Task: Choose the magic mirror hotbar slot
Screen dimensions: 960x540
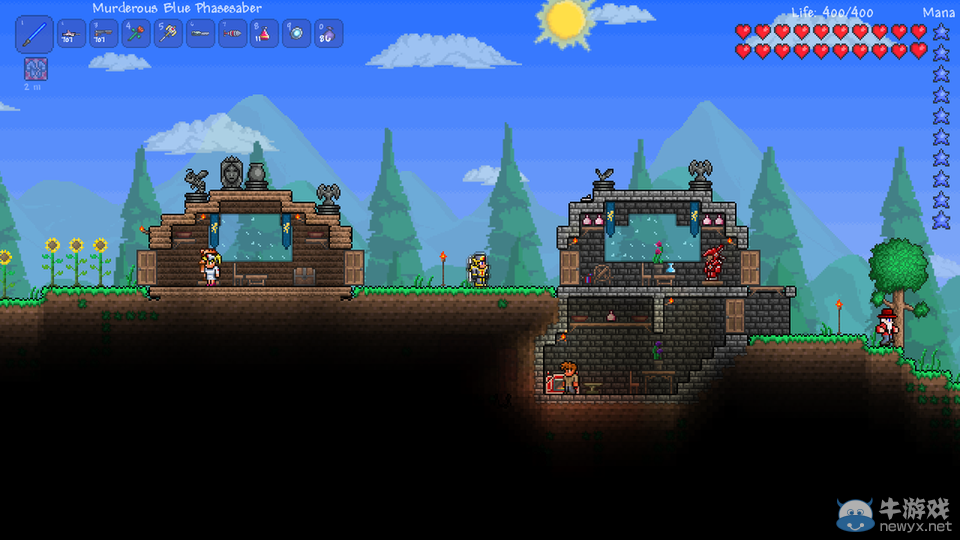Action: (296, 35)
